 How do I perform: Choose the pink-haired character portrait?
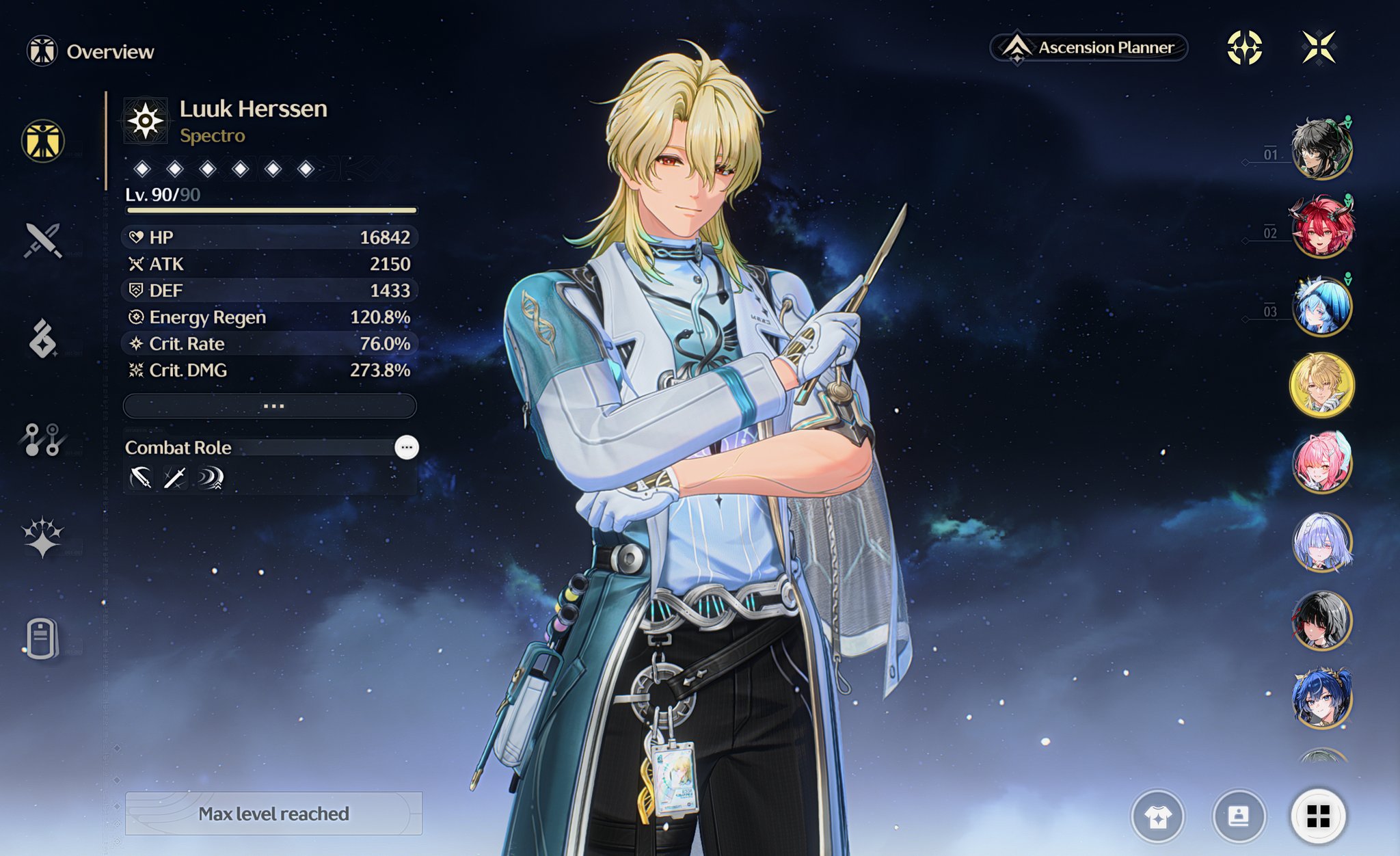pyautogui.click(x=1321, y=464)
